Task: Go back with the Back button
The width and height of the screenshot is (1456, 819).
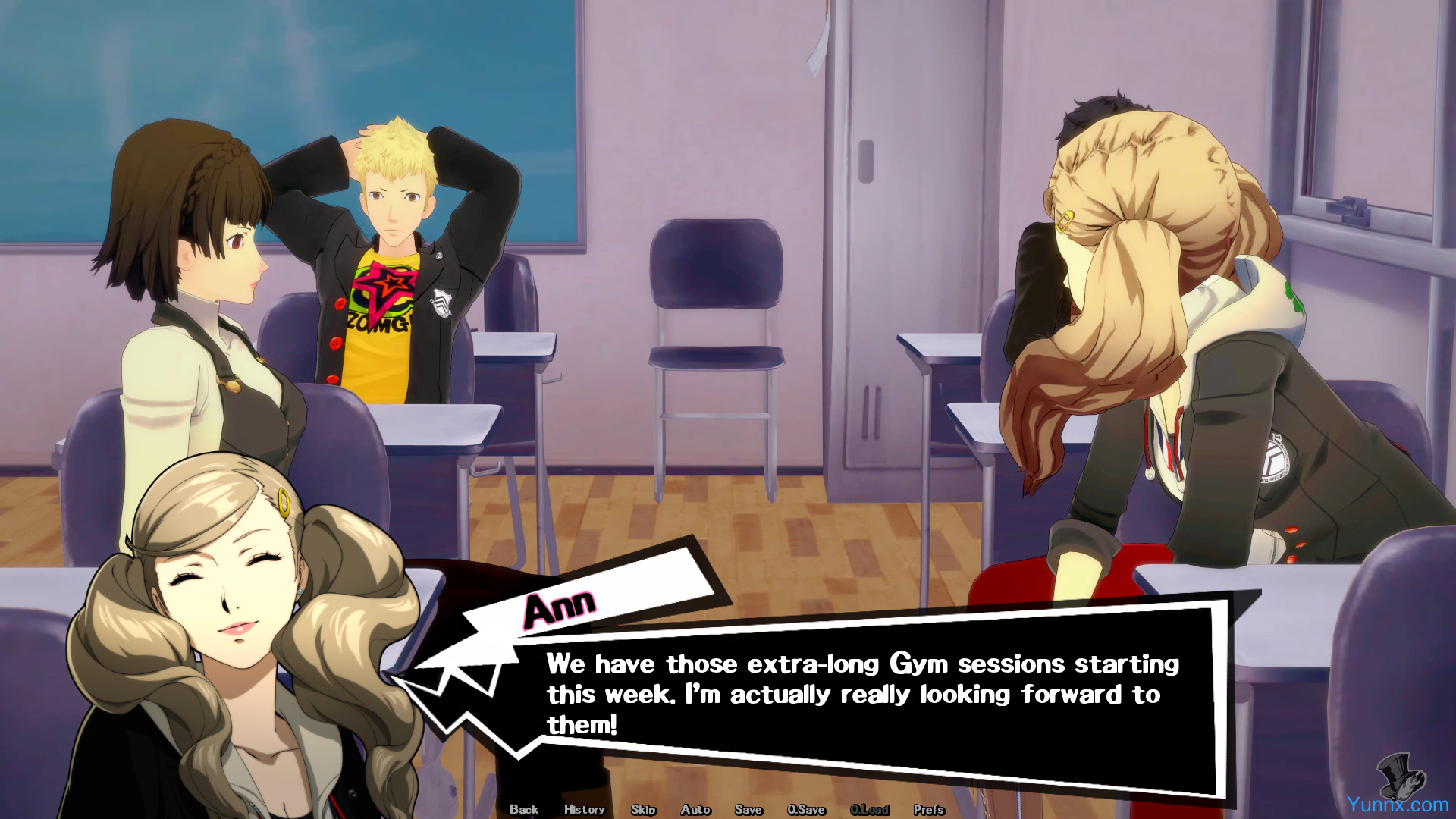Action: click(x=523, y=809)
